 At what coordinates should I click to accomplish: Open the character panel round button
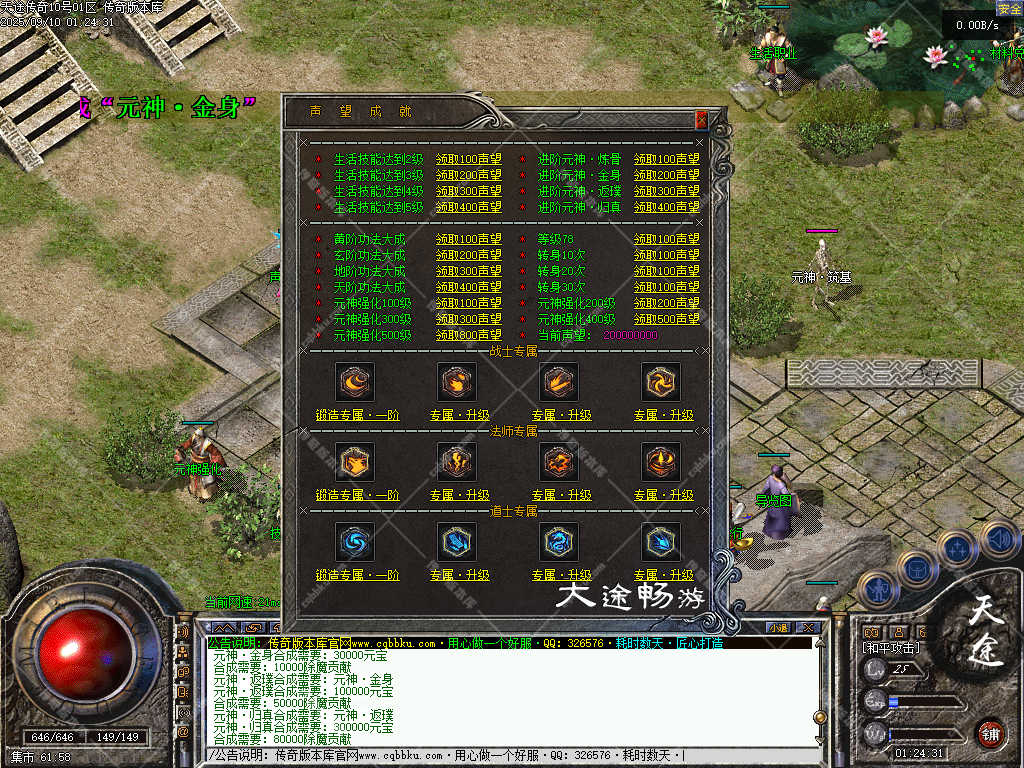tap(877, 590)
